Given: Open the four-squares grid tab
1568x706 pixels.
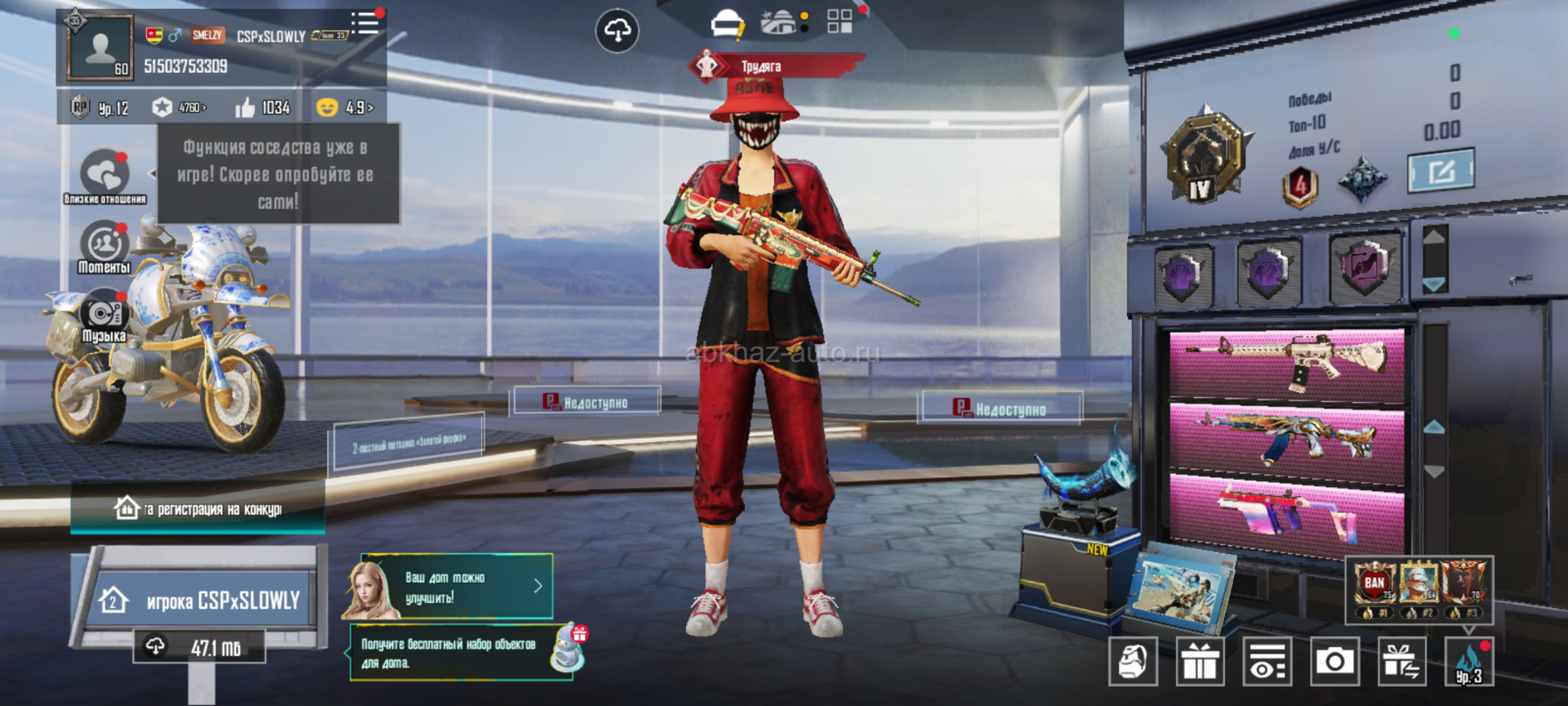Looking at the screenshot, I should 840,21.
